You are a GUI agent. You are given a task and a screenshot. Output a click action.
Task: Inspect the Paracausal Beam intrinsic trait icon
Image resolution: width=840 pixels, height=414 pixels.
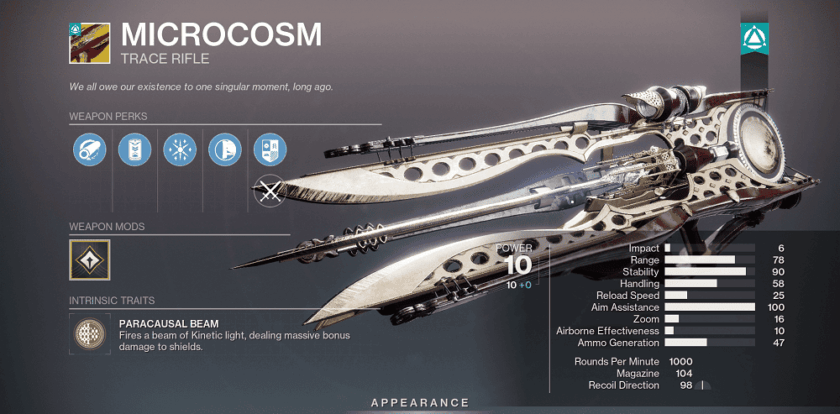pyautogui.click(x=90, y=335)
